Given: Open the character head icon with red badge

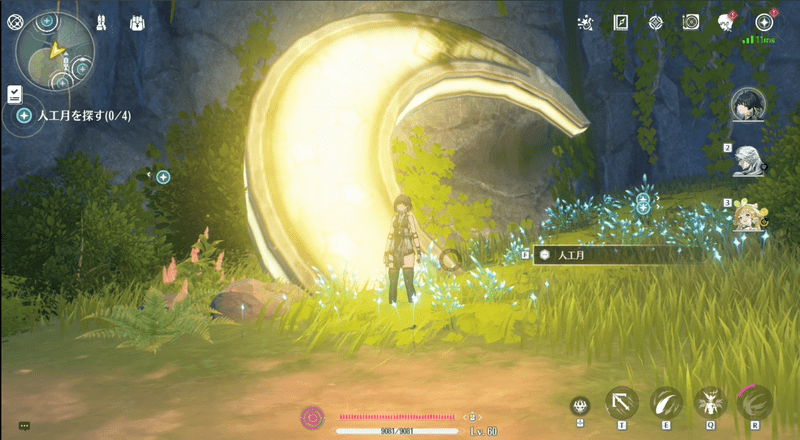Looking at the screenshot, I should pos(727,22).
